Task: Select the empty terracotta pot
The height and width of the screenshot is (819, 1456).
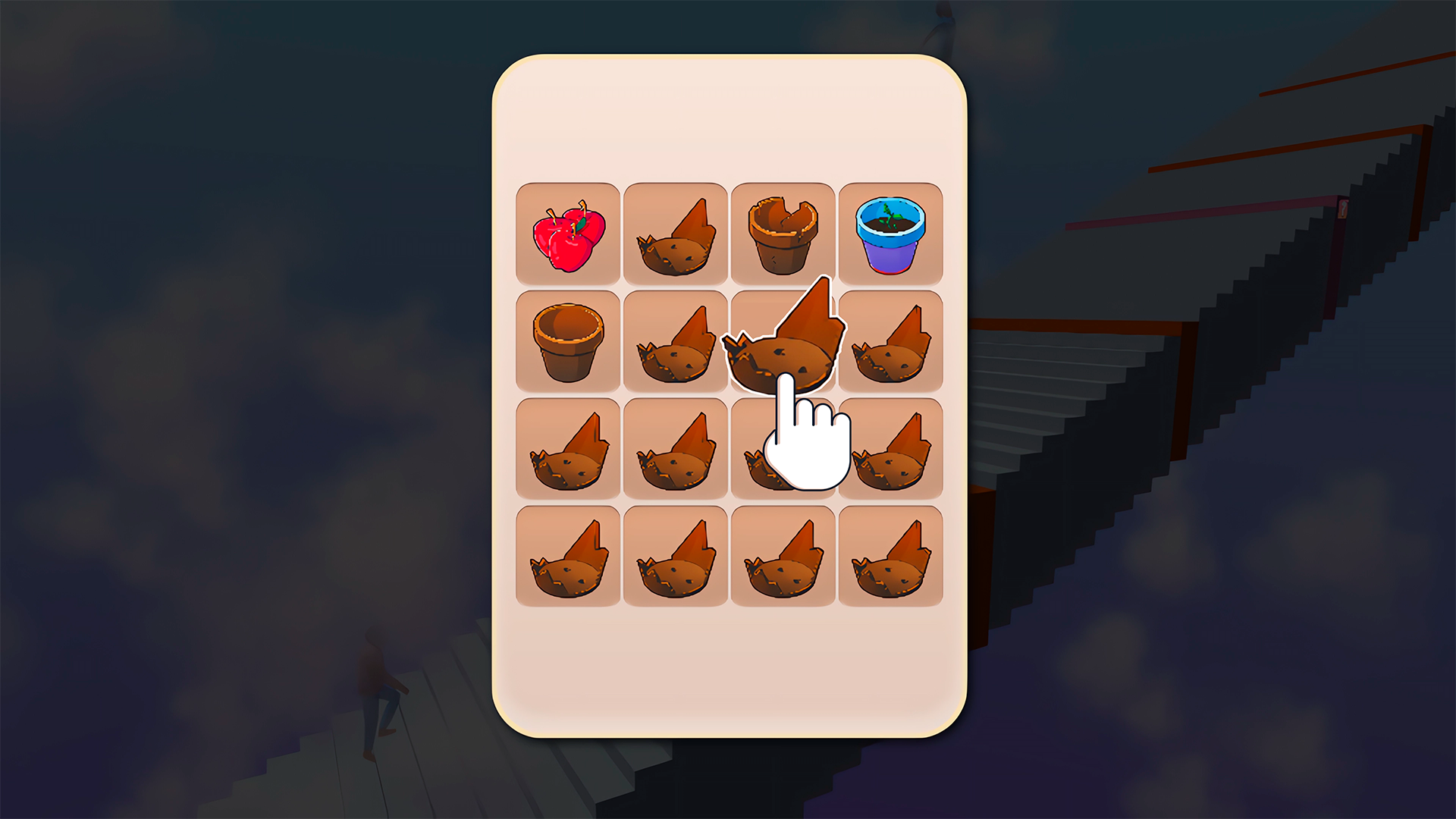Action: (568, 341)
